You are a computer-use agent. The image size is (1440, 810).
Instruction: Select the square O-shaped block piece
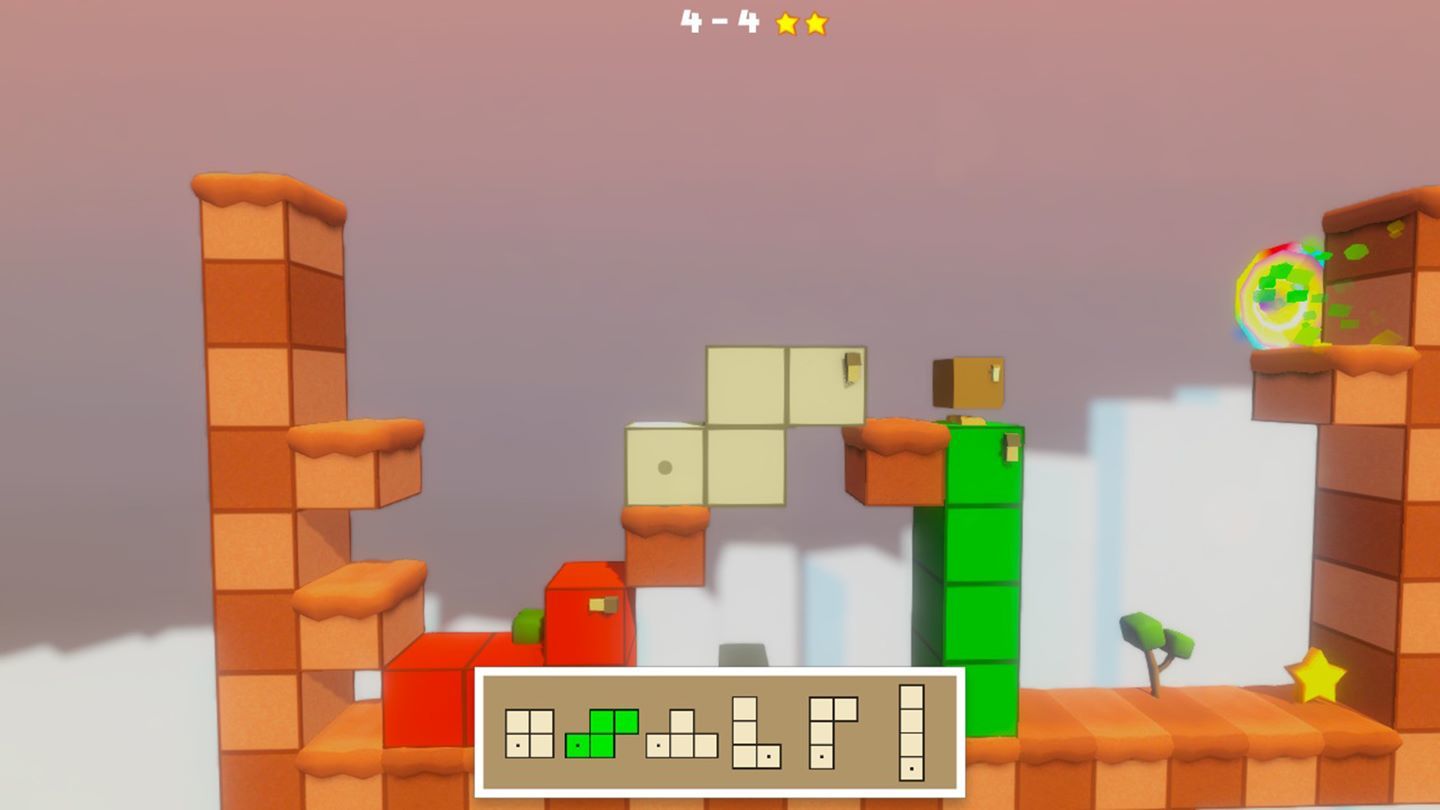tap(528, 733)
